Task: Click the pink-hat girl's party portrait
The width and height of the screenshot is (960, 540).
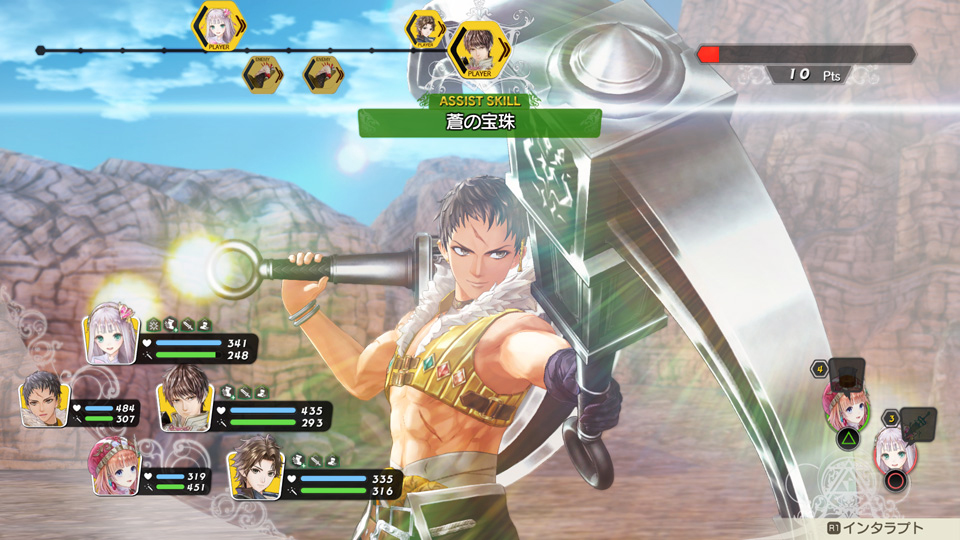Action: [x=116, y=467]
